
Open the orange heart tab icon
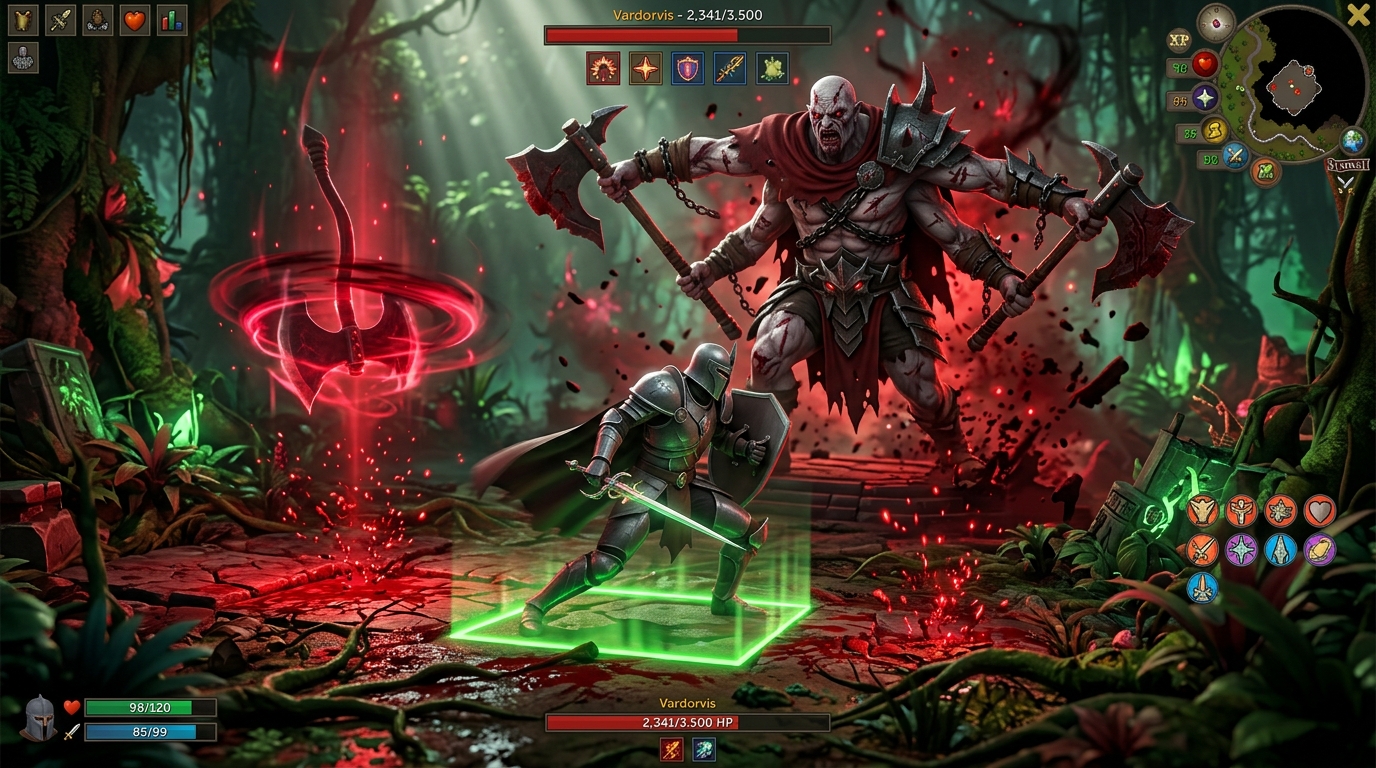(135, 19)
